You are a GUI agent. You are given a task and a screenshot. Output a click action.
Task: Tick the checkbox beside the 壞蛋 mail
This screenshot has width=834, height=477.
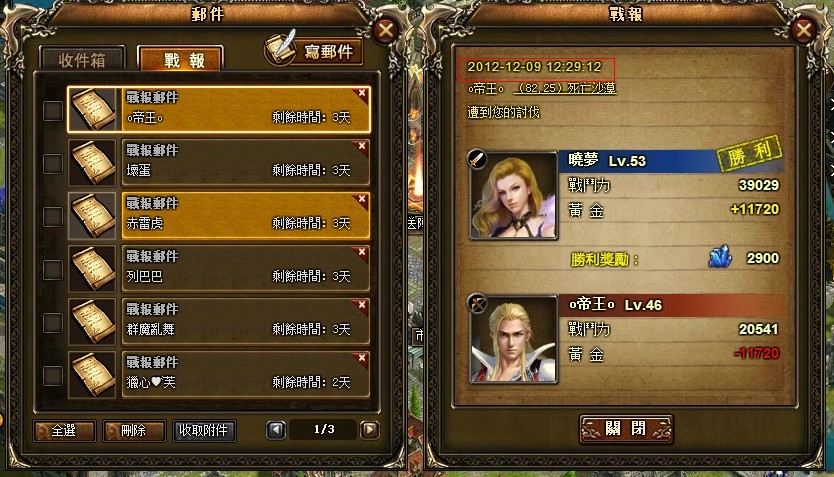pyautogui.click(x=53, y=163)
